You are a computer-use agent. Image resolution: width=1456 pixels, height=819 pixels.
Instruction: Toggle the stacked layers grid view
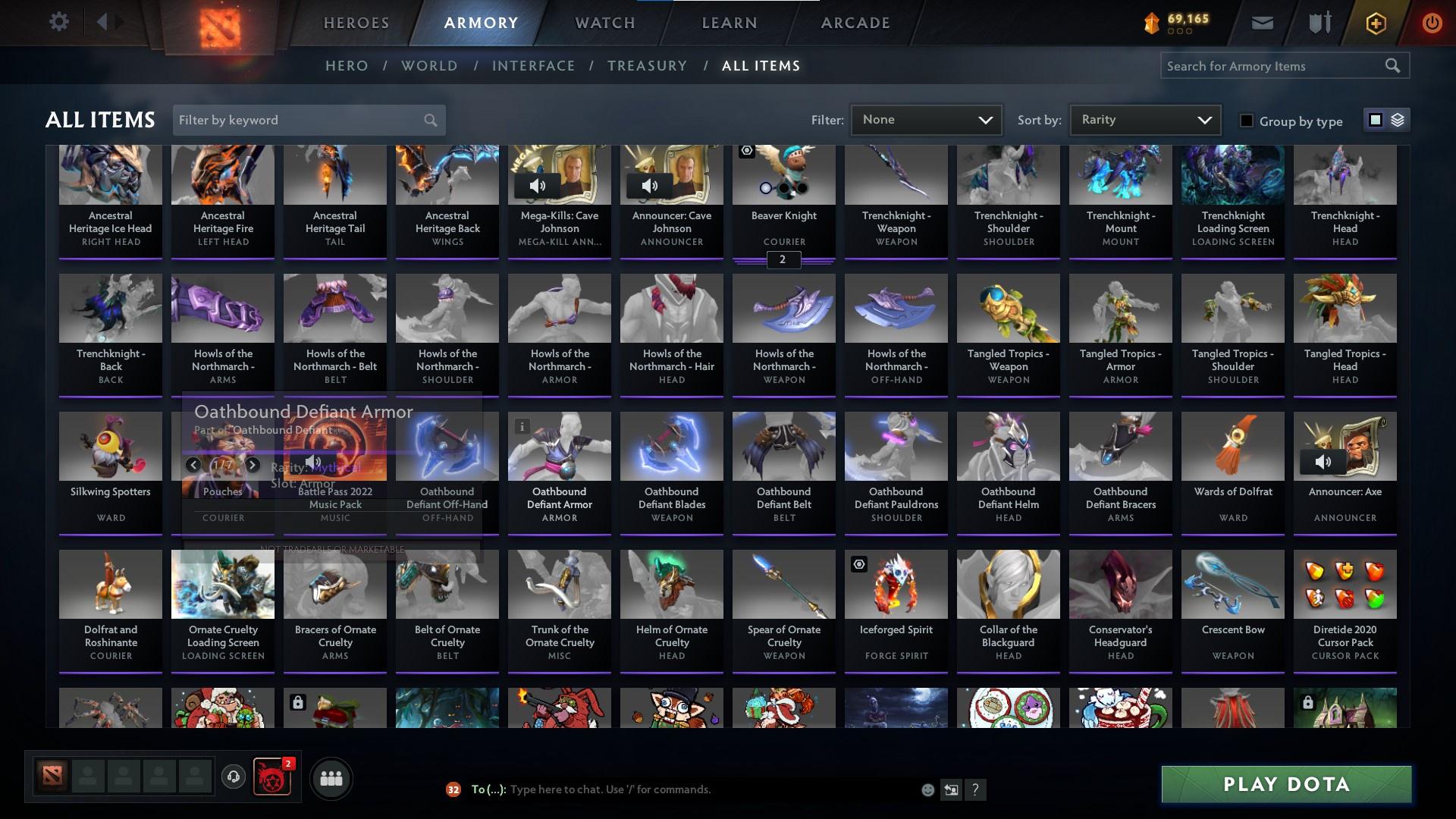coord(1398,120)
